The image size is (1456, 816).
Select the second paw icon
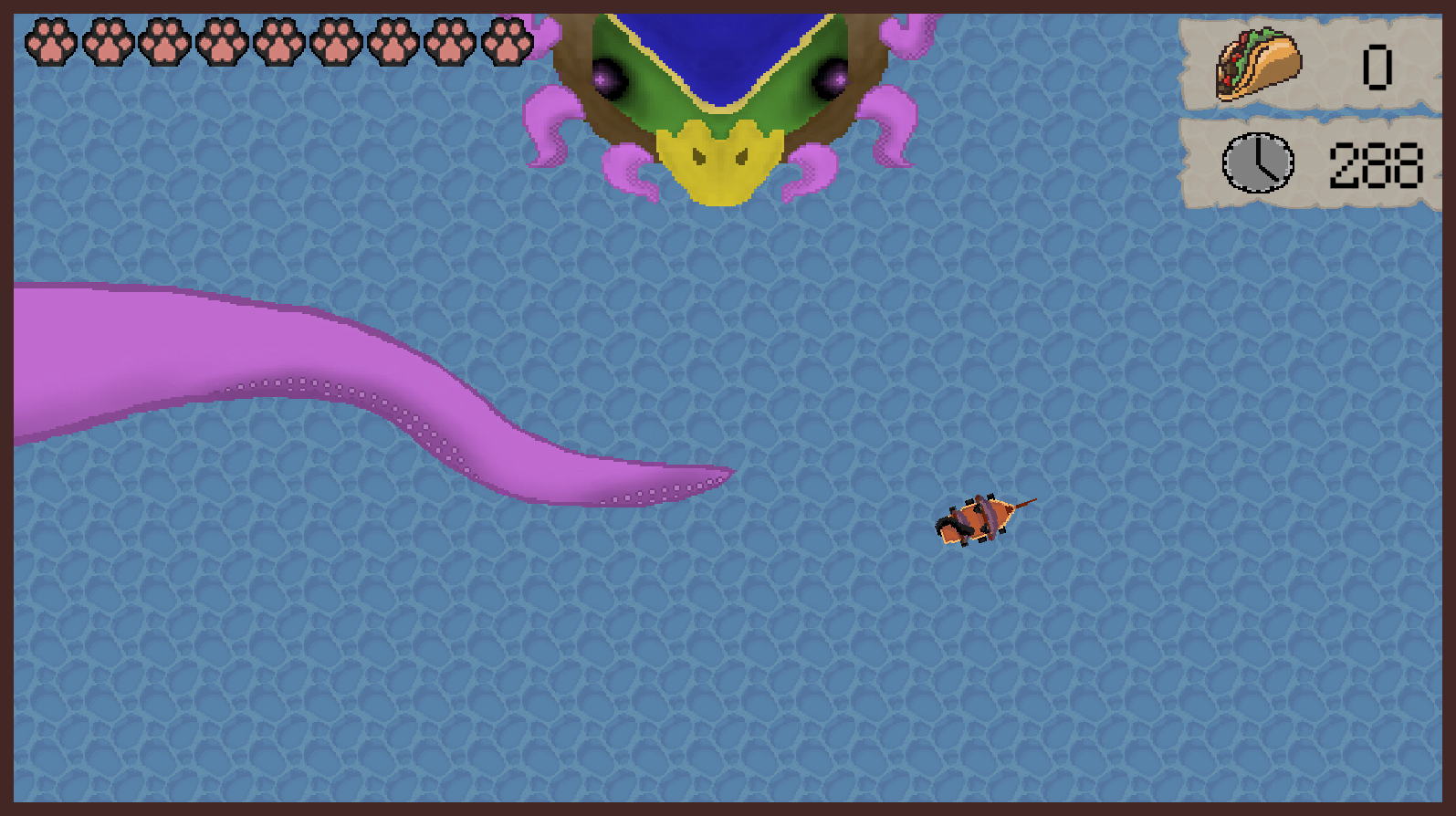point(107,41)
